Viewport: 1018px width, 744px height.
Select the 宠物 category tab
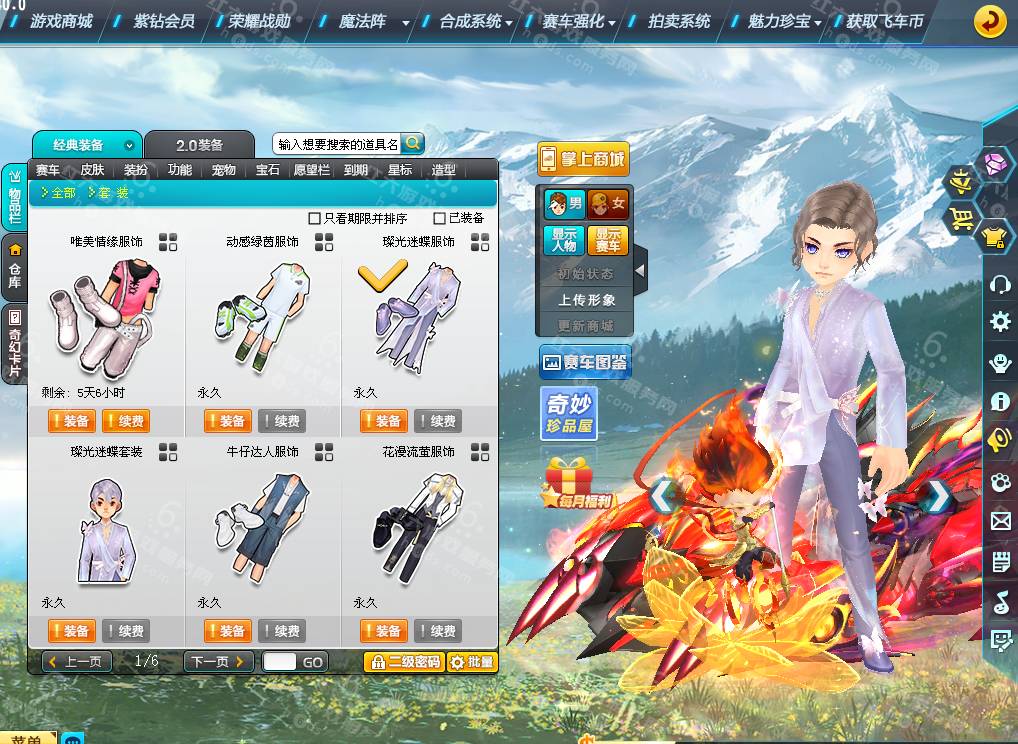[223, 170]
